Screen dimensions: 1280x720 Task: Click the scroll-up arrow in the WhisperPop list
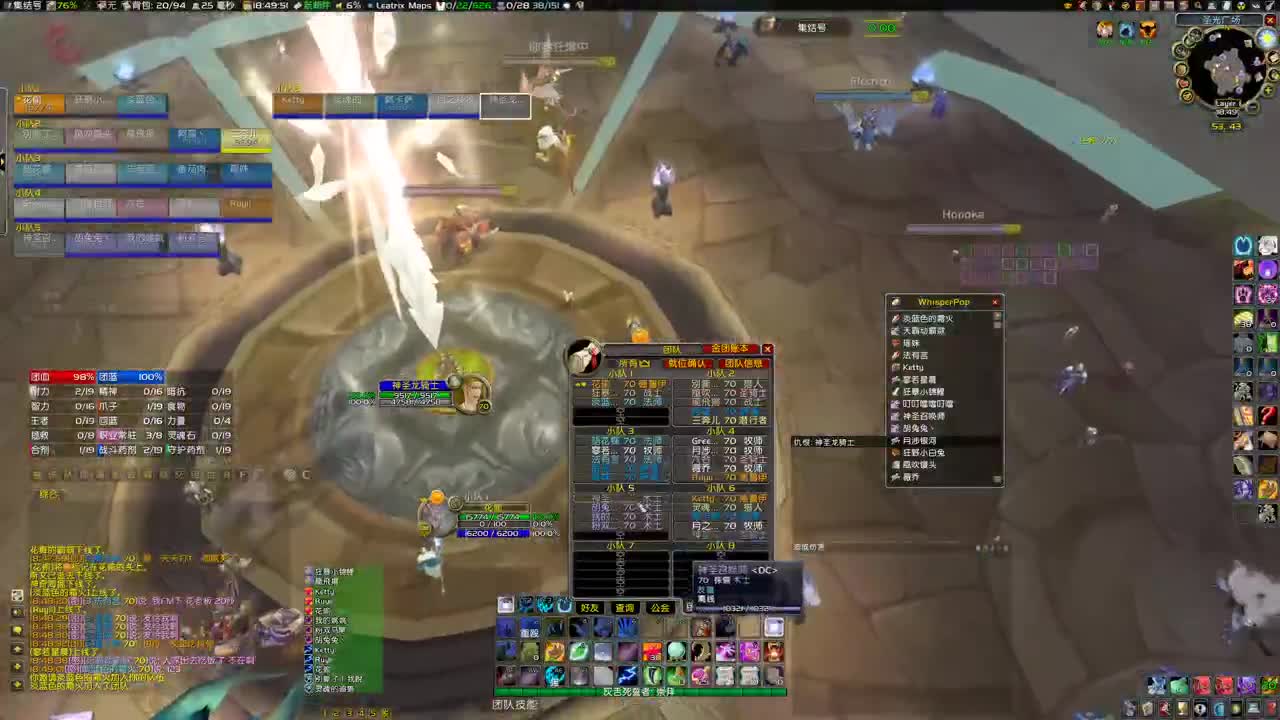(x=997, y=315)
